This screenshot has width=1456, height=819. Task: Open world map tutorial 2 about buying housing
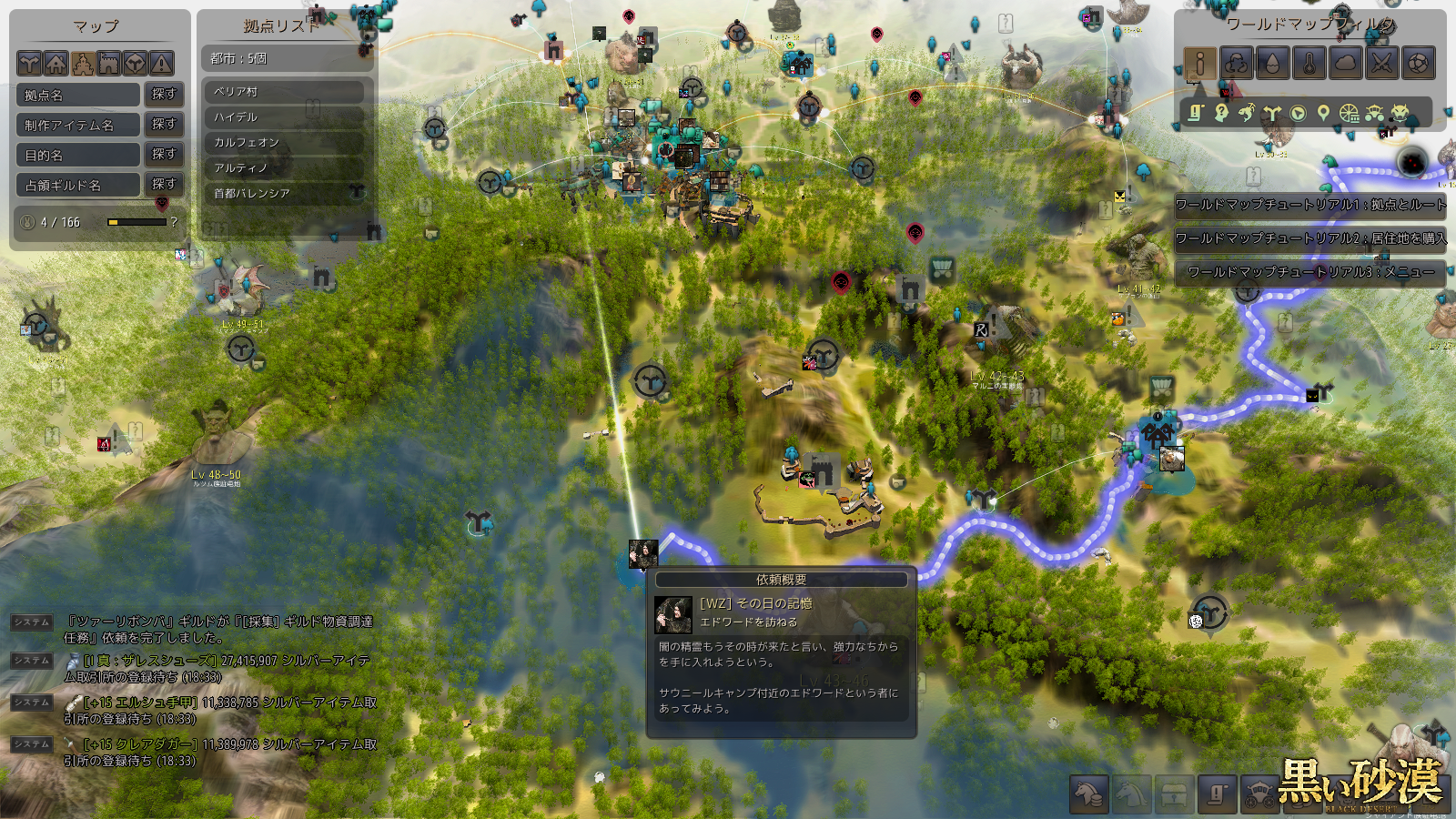pos(1310,238)
